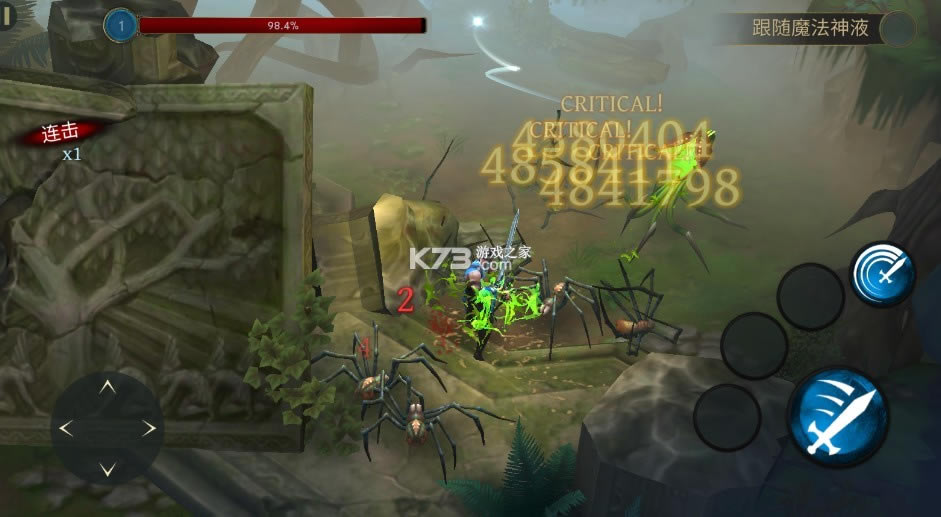Tap the left arrow on the movement pad

tap(67, 428)
